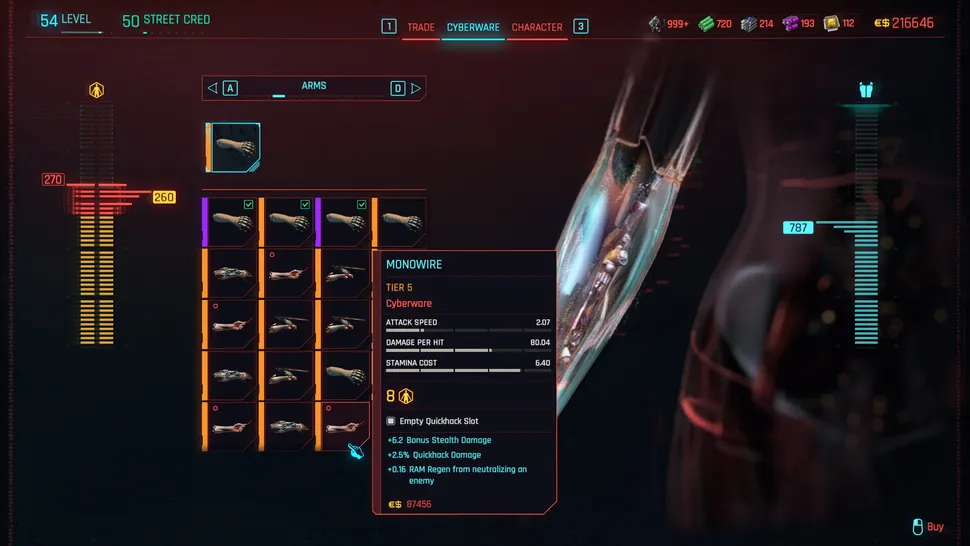Switch to the Trade tab
The width and height of the screenshot is (970, 546).
(420, 27)
